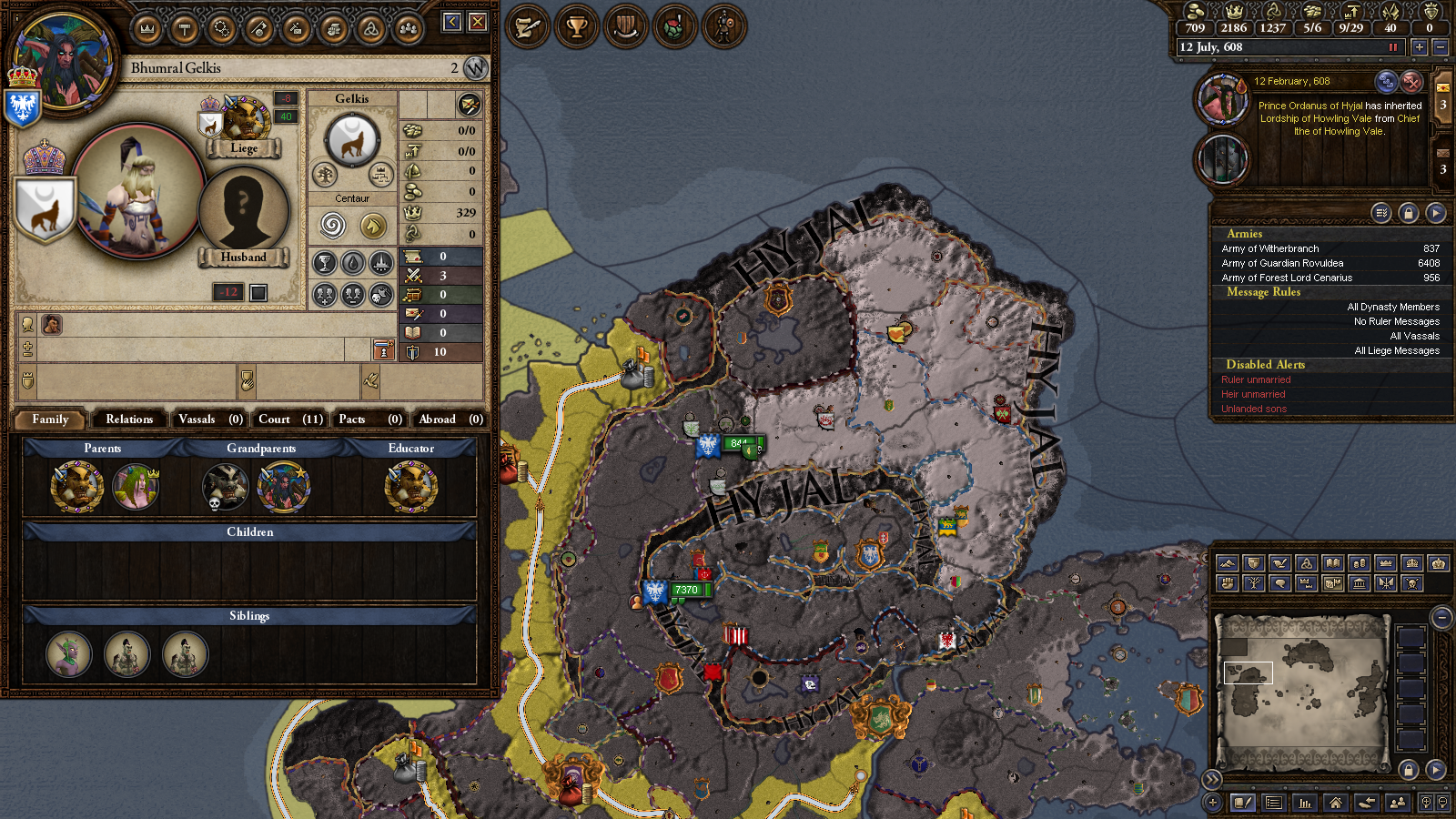Click the Husband empty portrait slot
The height and width of the screenshot is (819, 1456).
243,210
